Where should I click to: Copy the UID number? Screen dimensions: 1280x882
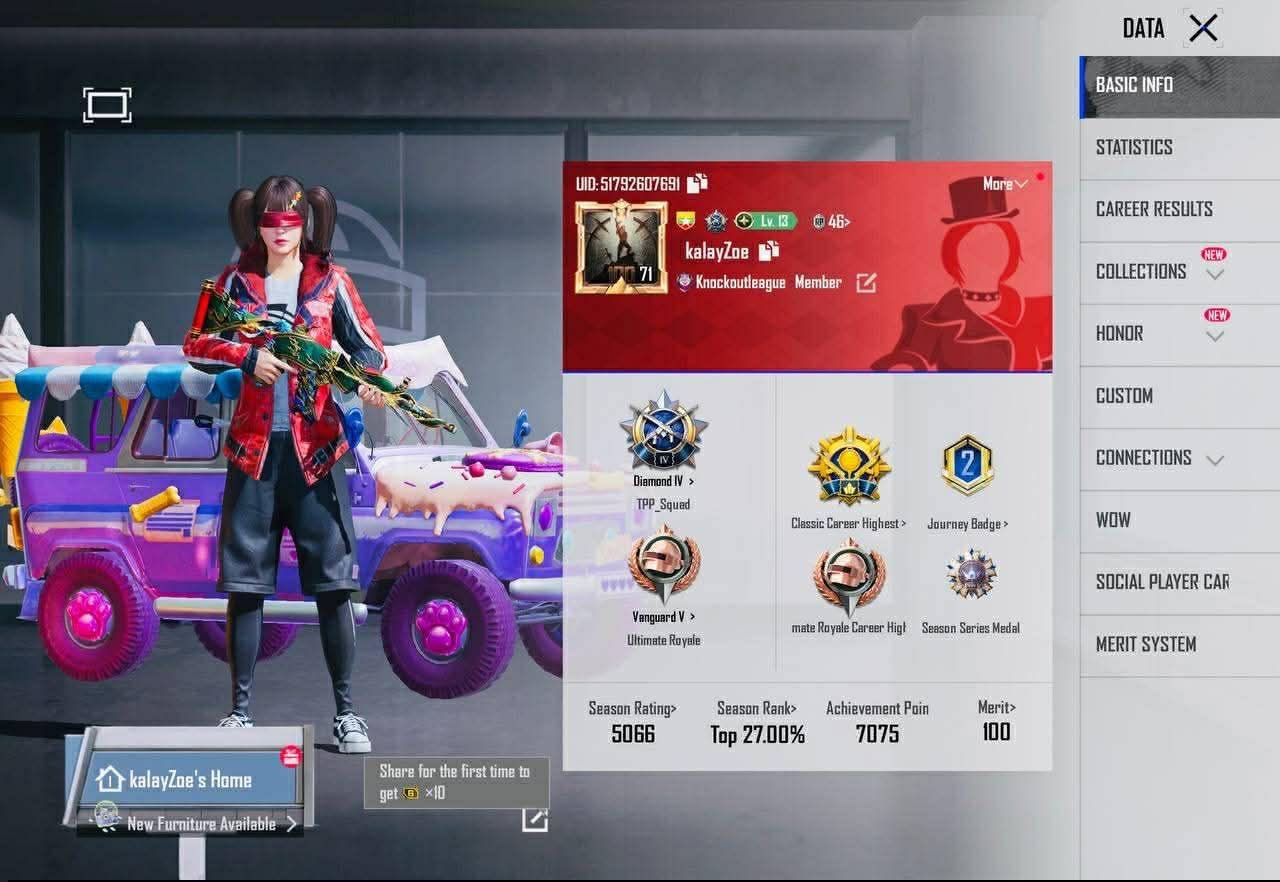point(697,183)
